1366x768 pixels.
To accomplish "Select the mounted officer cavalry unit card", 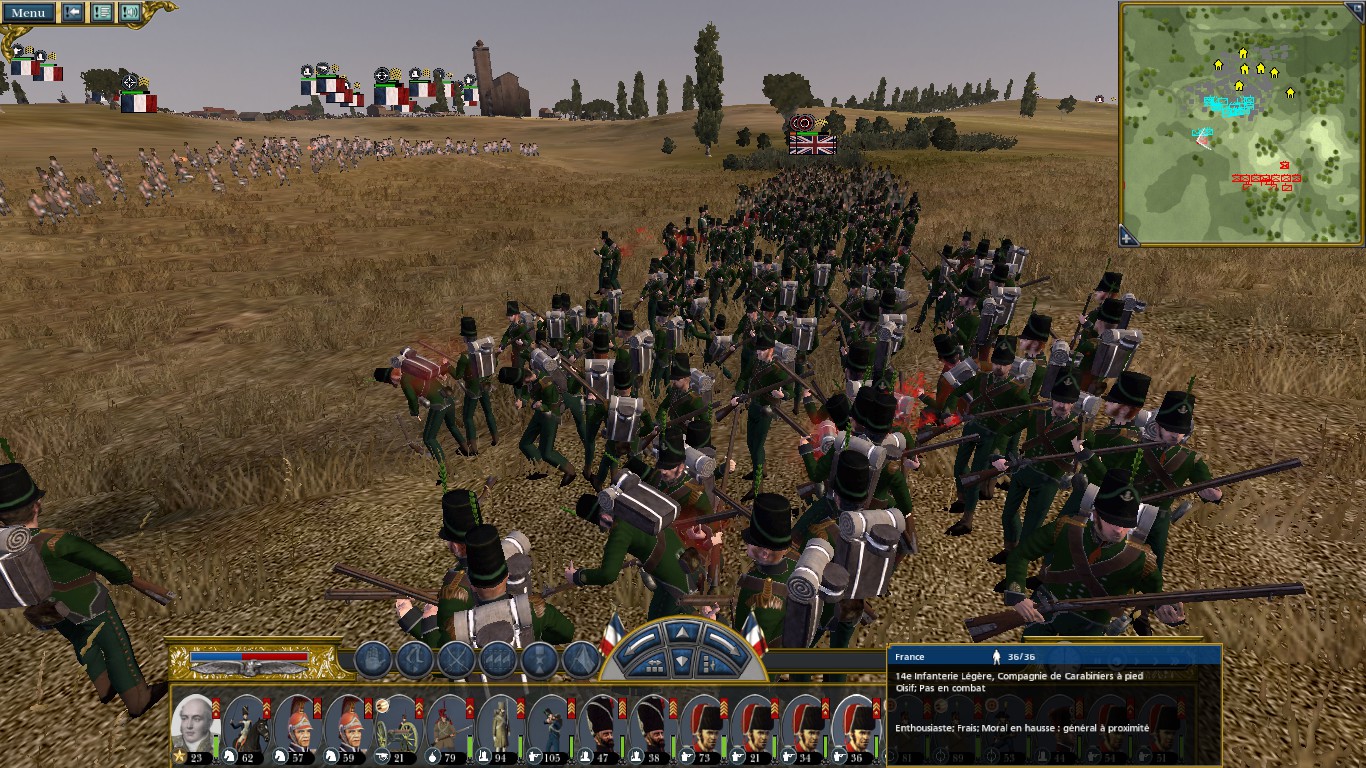I will coord(245,726).
